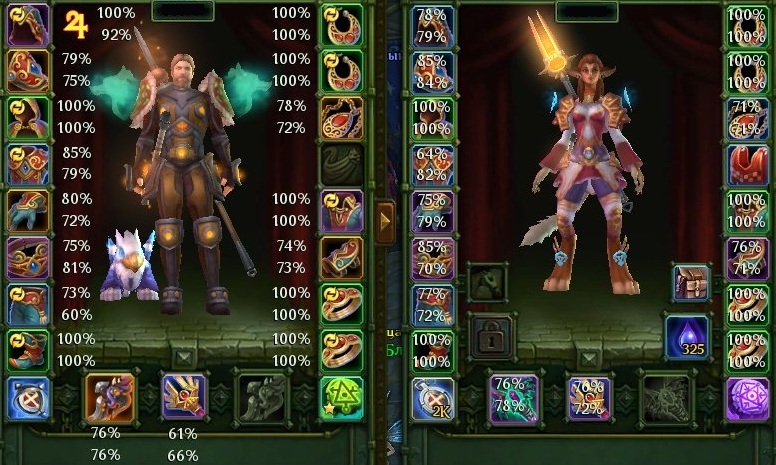Screen dimensions: 776x465
Task: Select the purple glowing rune slot
Action: pos(746,397)
